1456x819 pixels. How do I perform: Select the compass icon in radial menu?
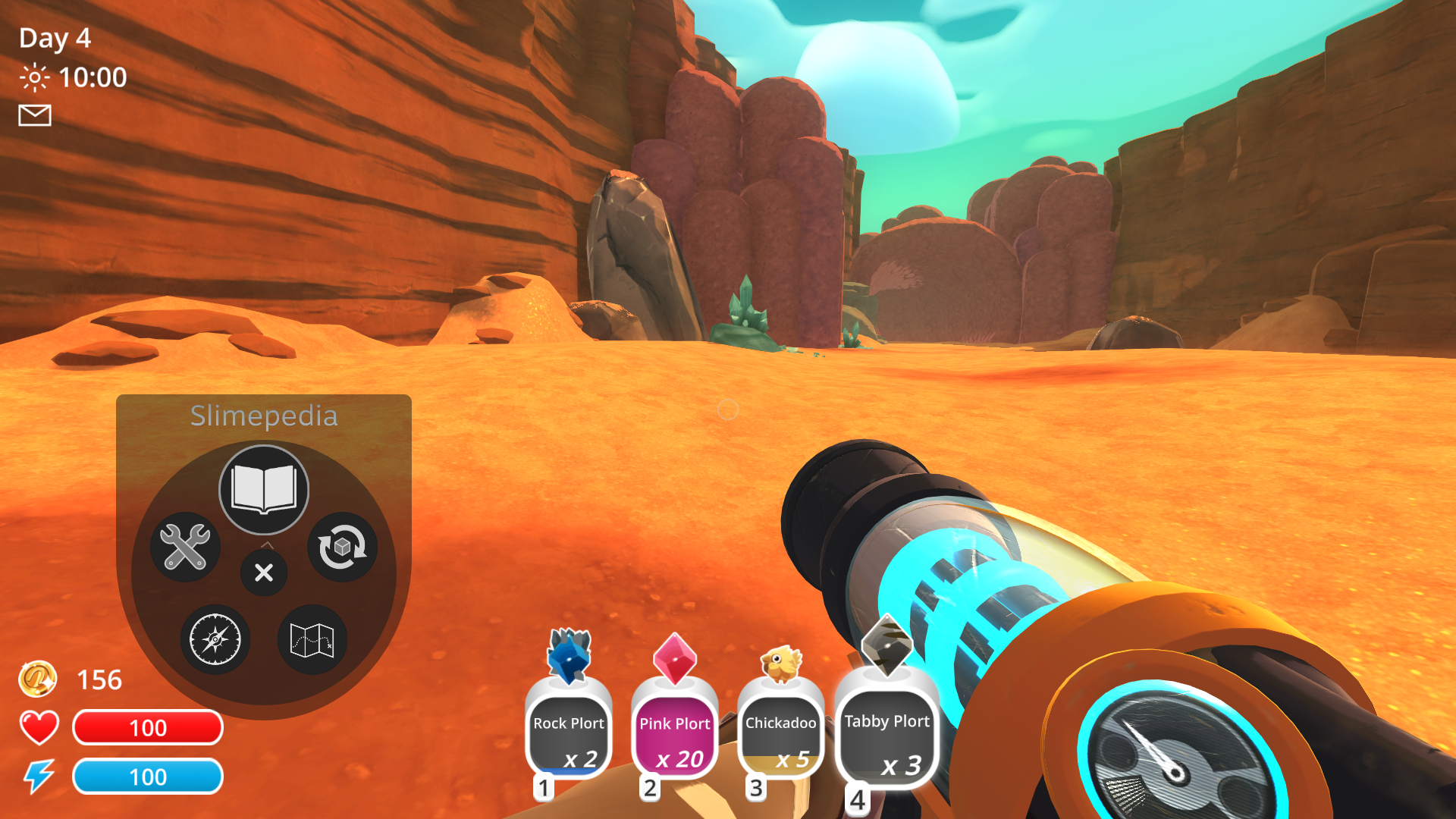216,639
